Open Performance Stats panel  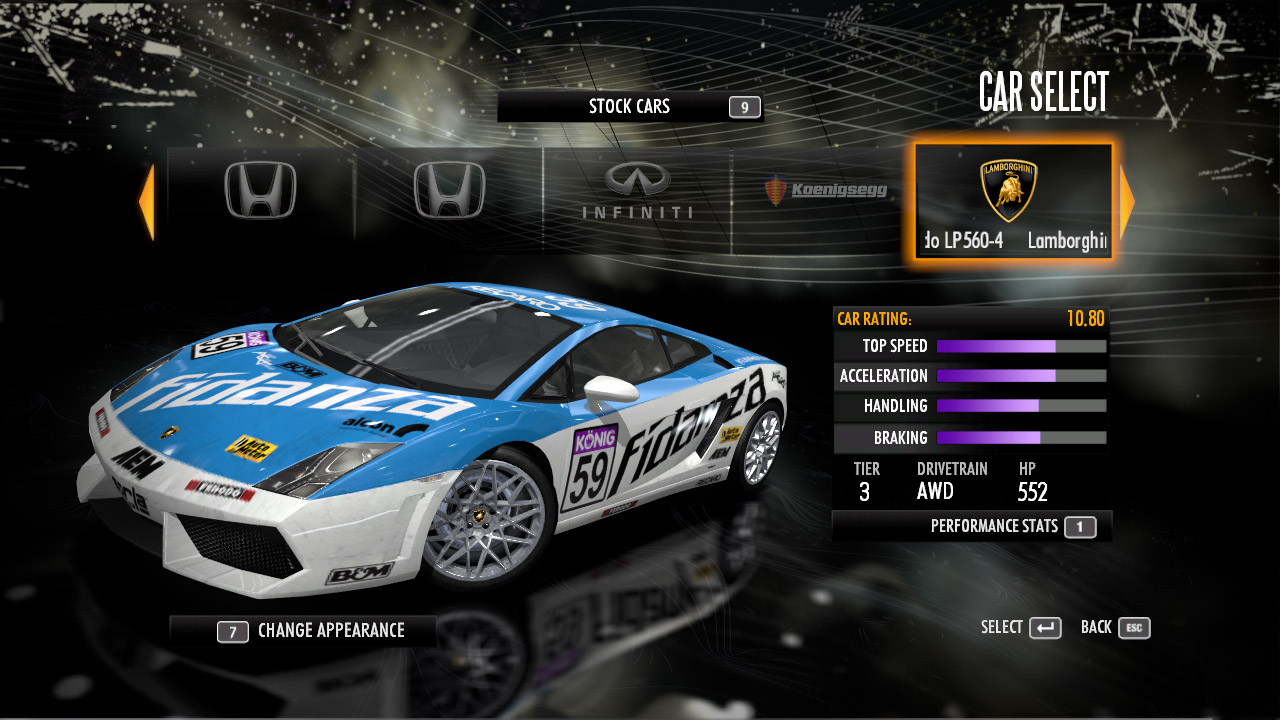(x=972, y=527)
